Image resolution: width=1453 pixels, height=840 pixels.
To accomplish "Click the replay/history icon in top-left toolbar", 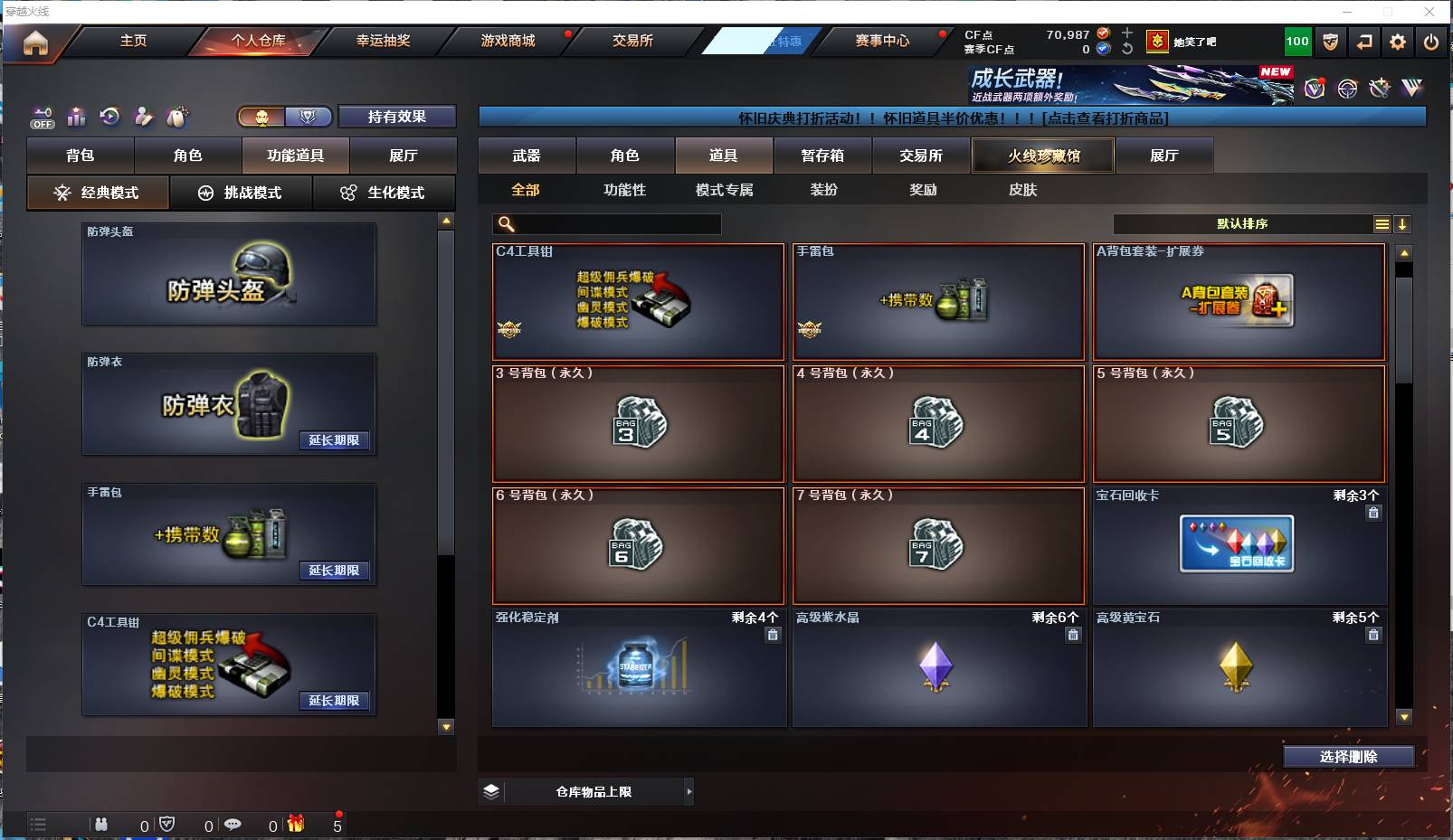I will [109, 118].
